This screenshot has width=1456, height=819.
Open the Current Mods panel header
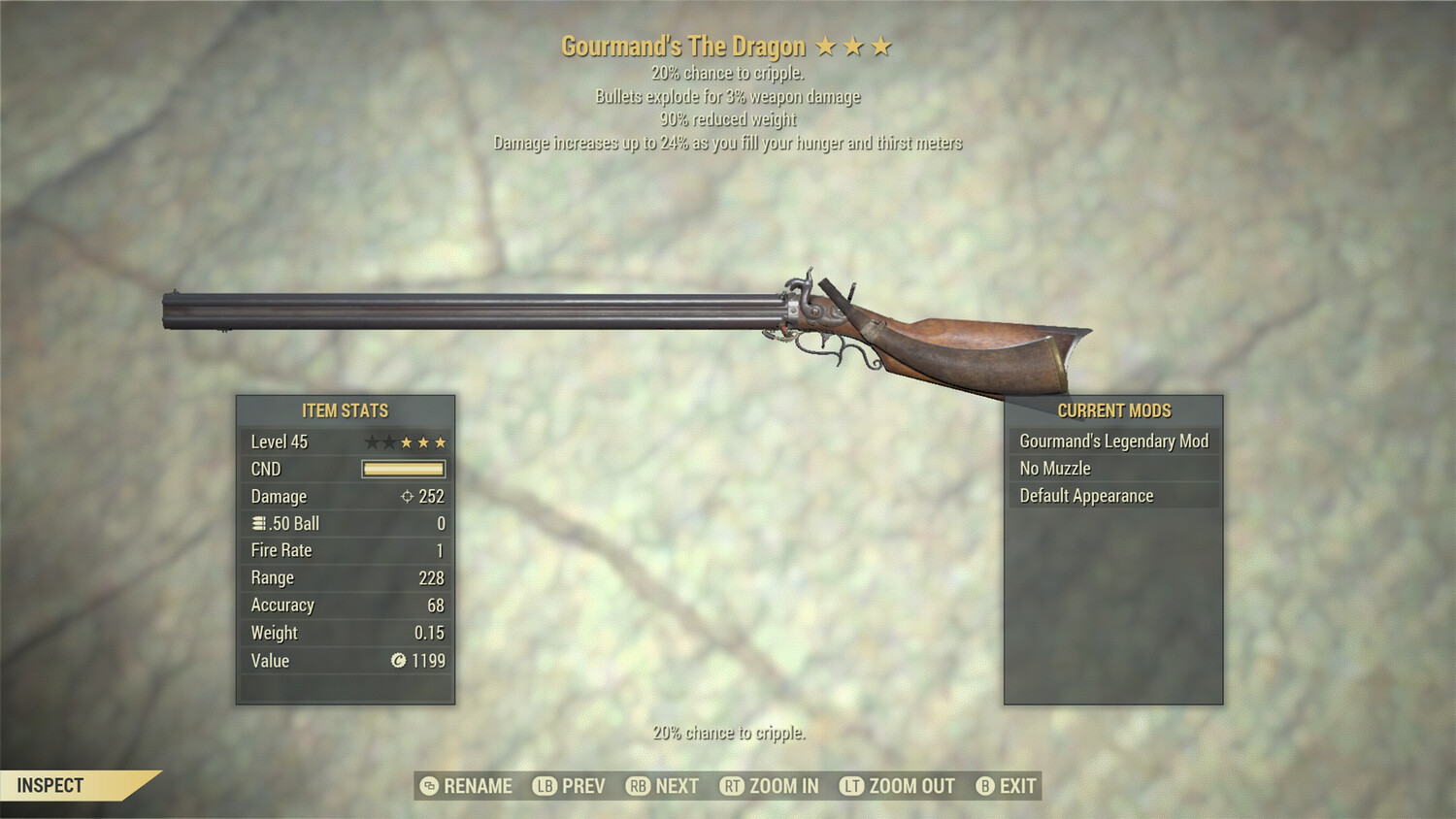[1112, 410]
